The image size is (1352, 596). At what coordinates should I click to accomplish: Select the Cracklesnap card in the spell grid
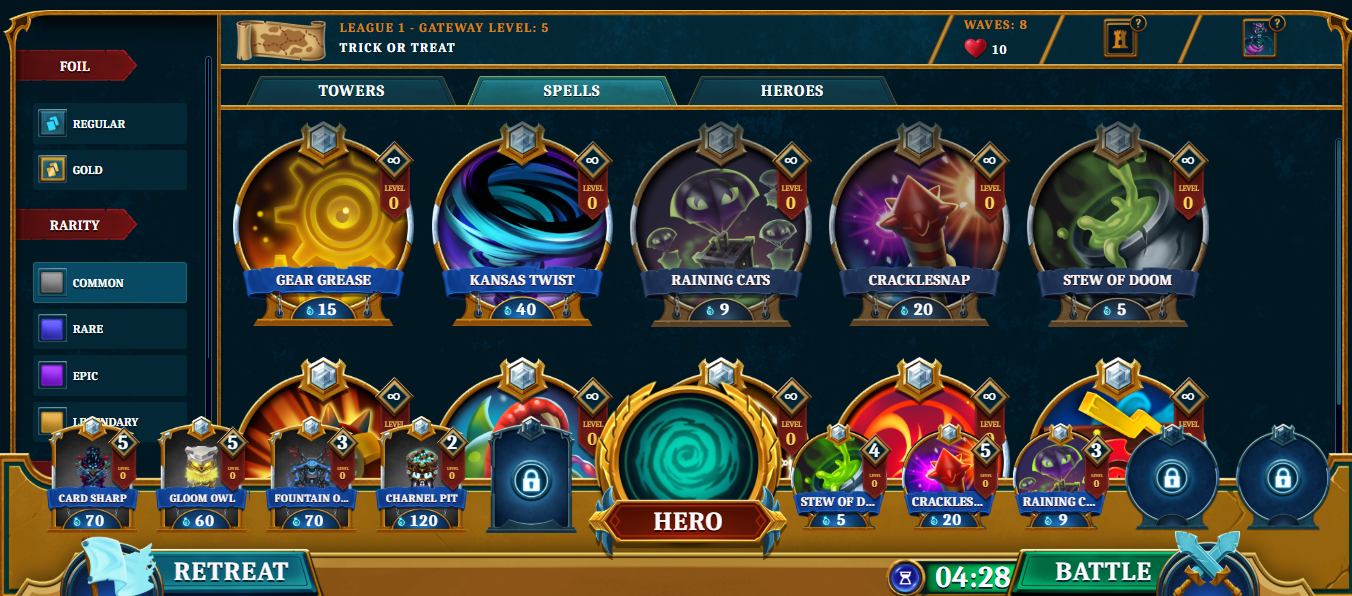coord(918,221)
